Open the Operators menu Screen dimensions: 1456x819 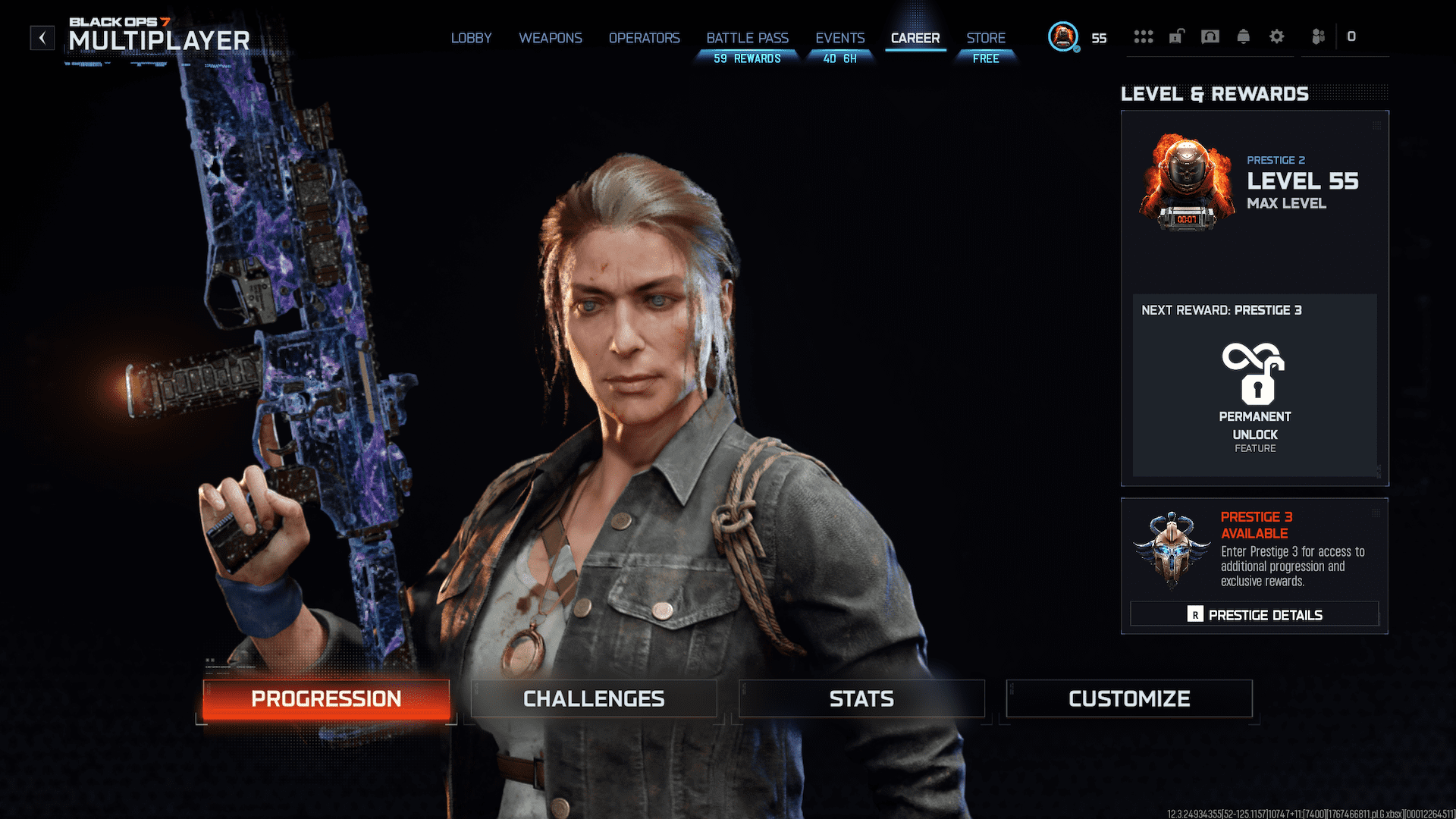pos(644,38)
